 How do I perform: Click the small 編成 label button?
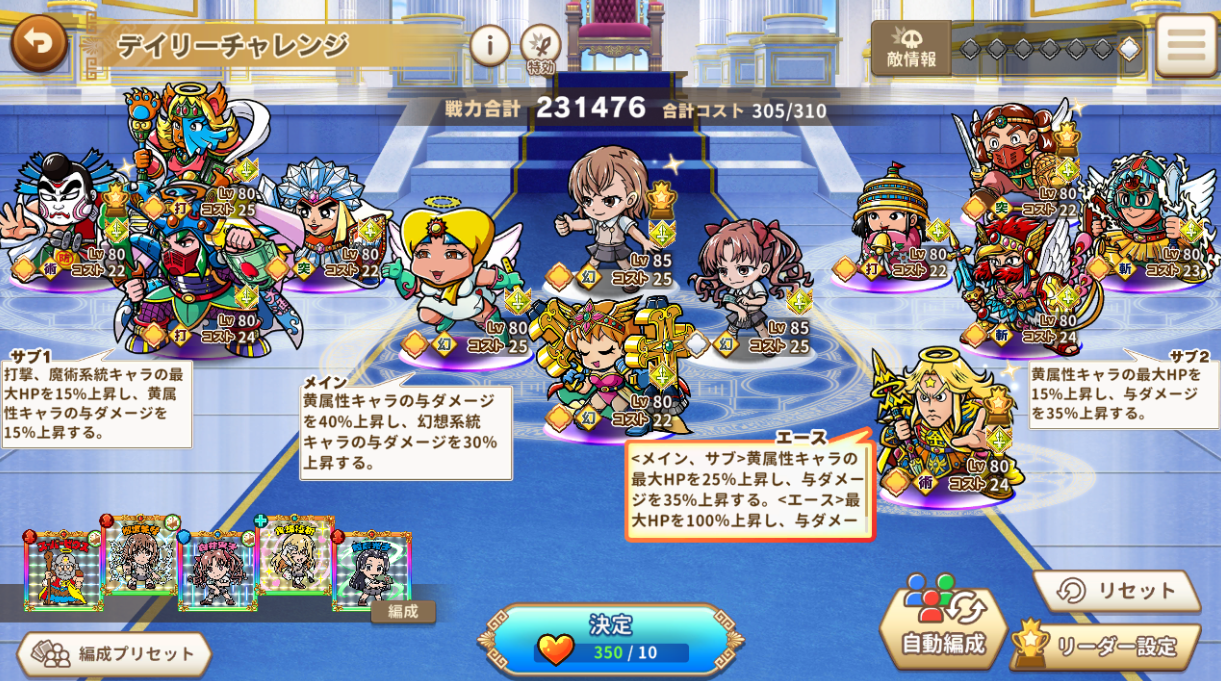pyautogui.click(x=403, y=611)
